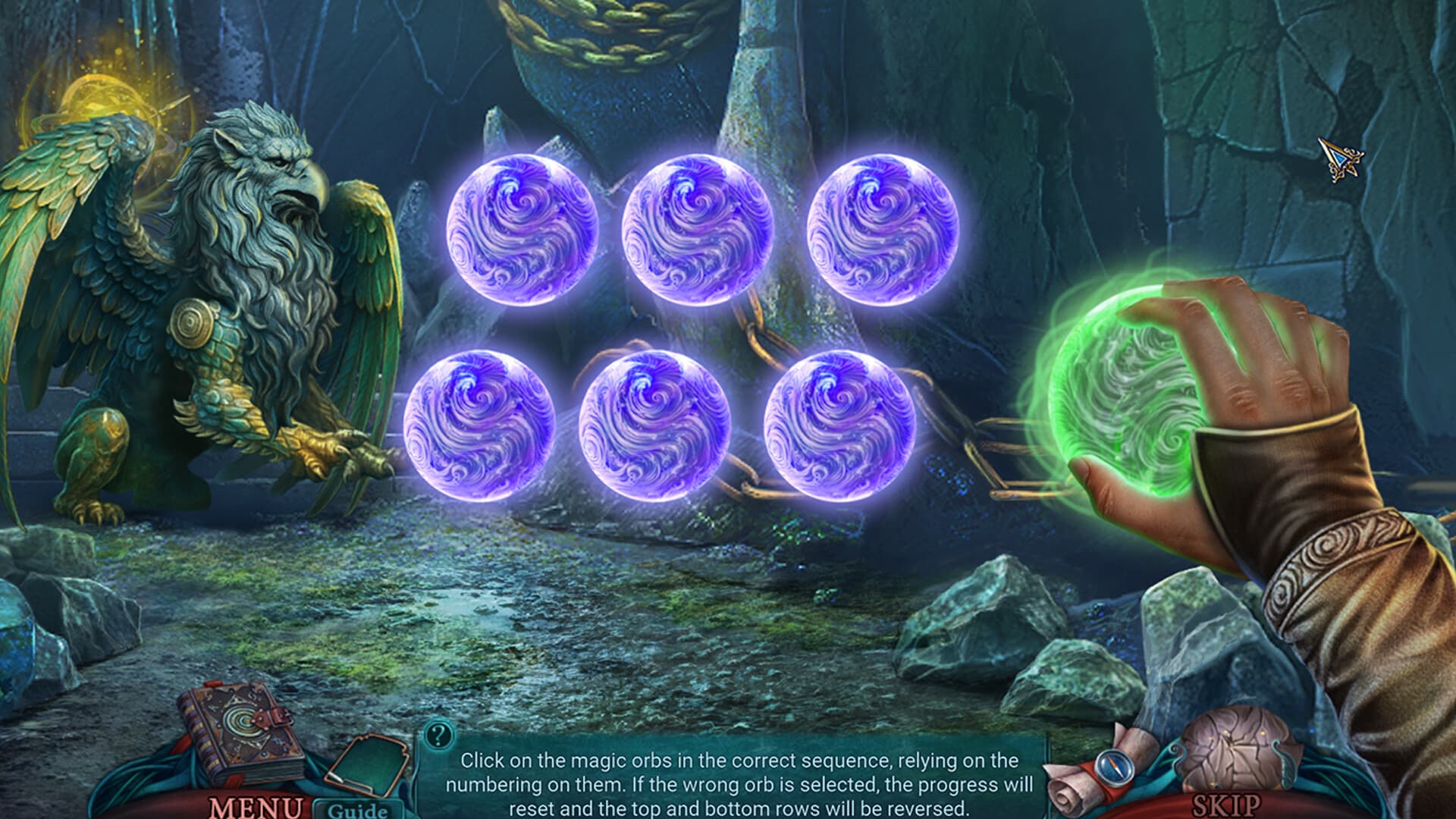Click the question mark help icon
The height and width of the screenshot is (819, 1456).
(438, 734)
